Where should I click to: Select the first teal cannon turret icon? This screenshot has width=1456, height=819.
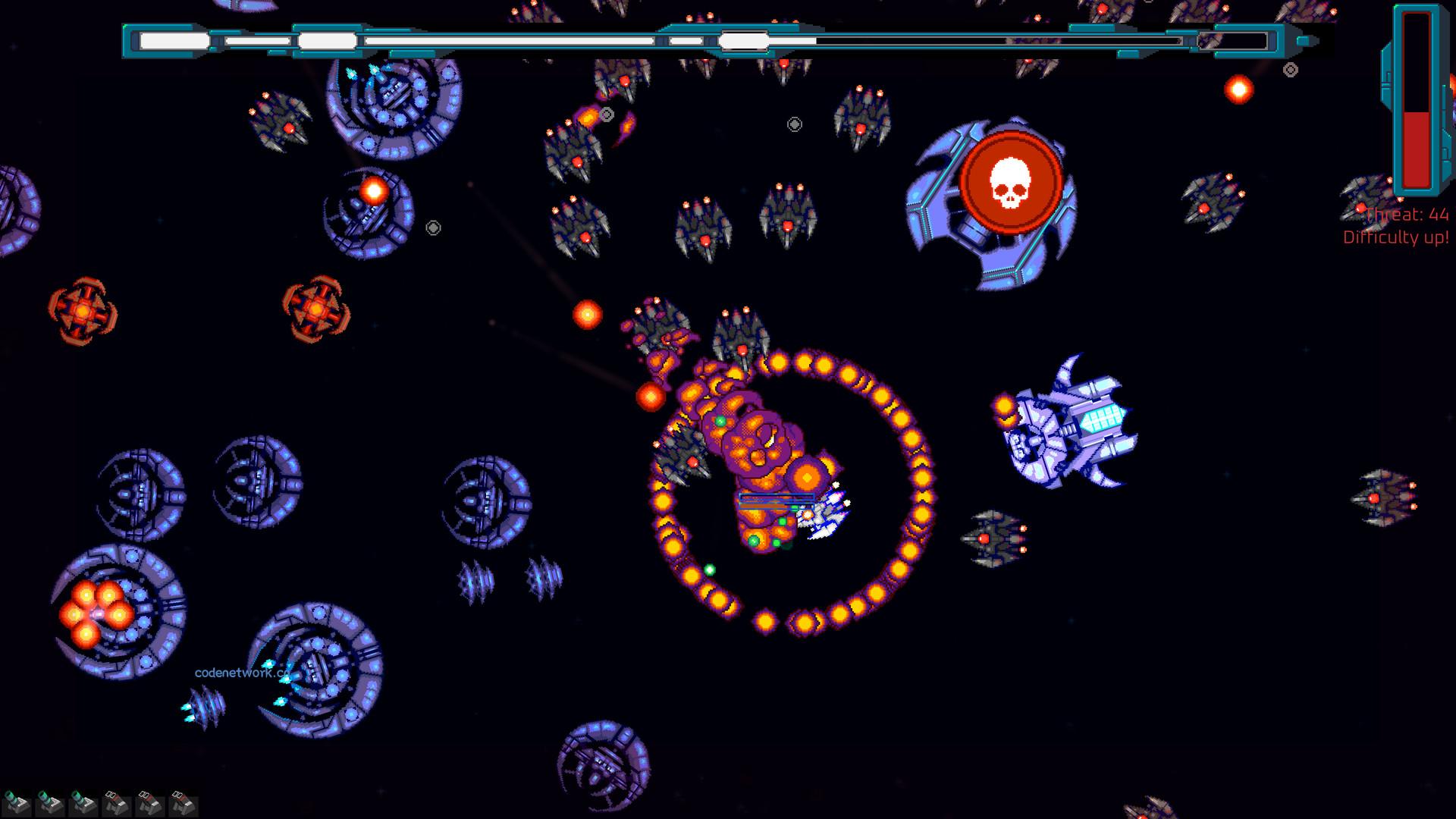[17, 801]
